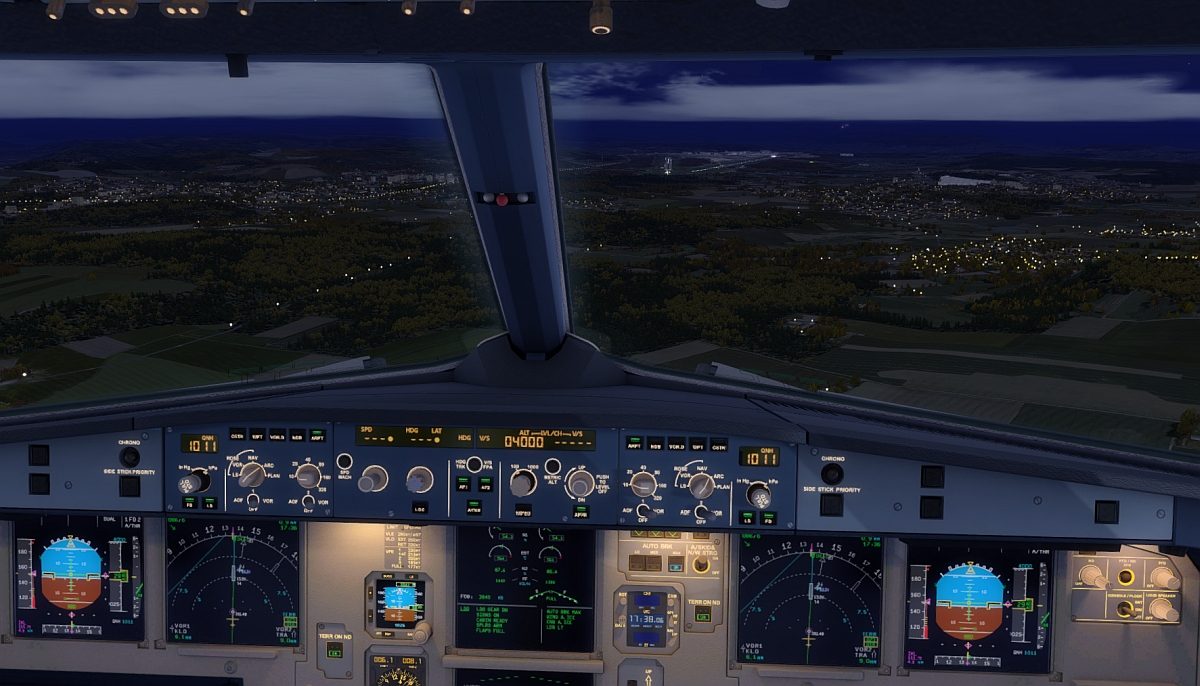1200x686 pixels.
Task: Switch the HDG-TRK / V/S-FPA mode button
Action: pos(474,462)
